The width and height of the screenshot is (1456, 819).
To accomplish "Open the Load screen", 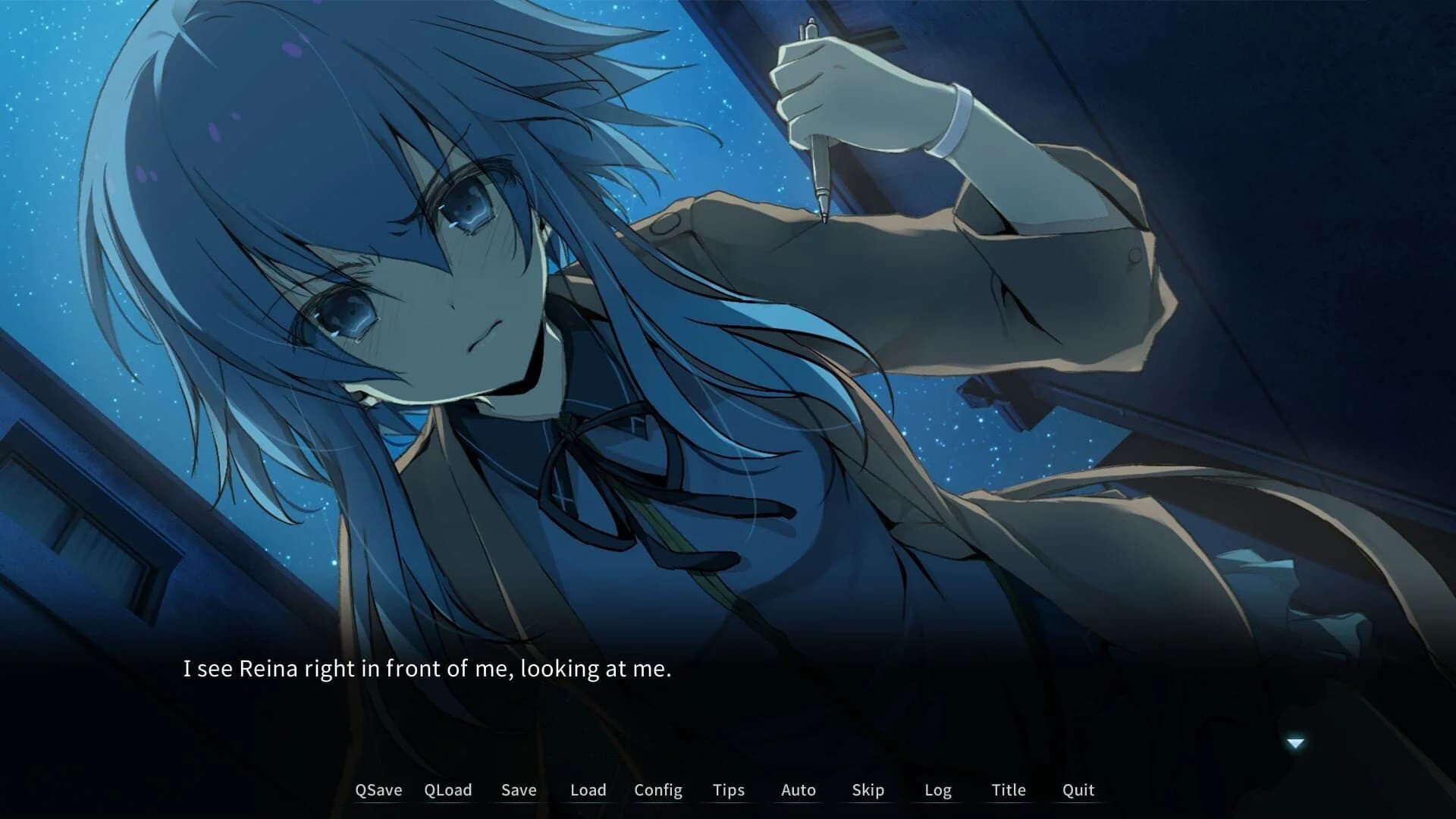I will pyautogui.click(x=587, y=789).
